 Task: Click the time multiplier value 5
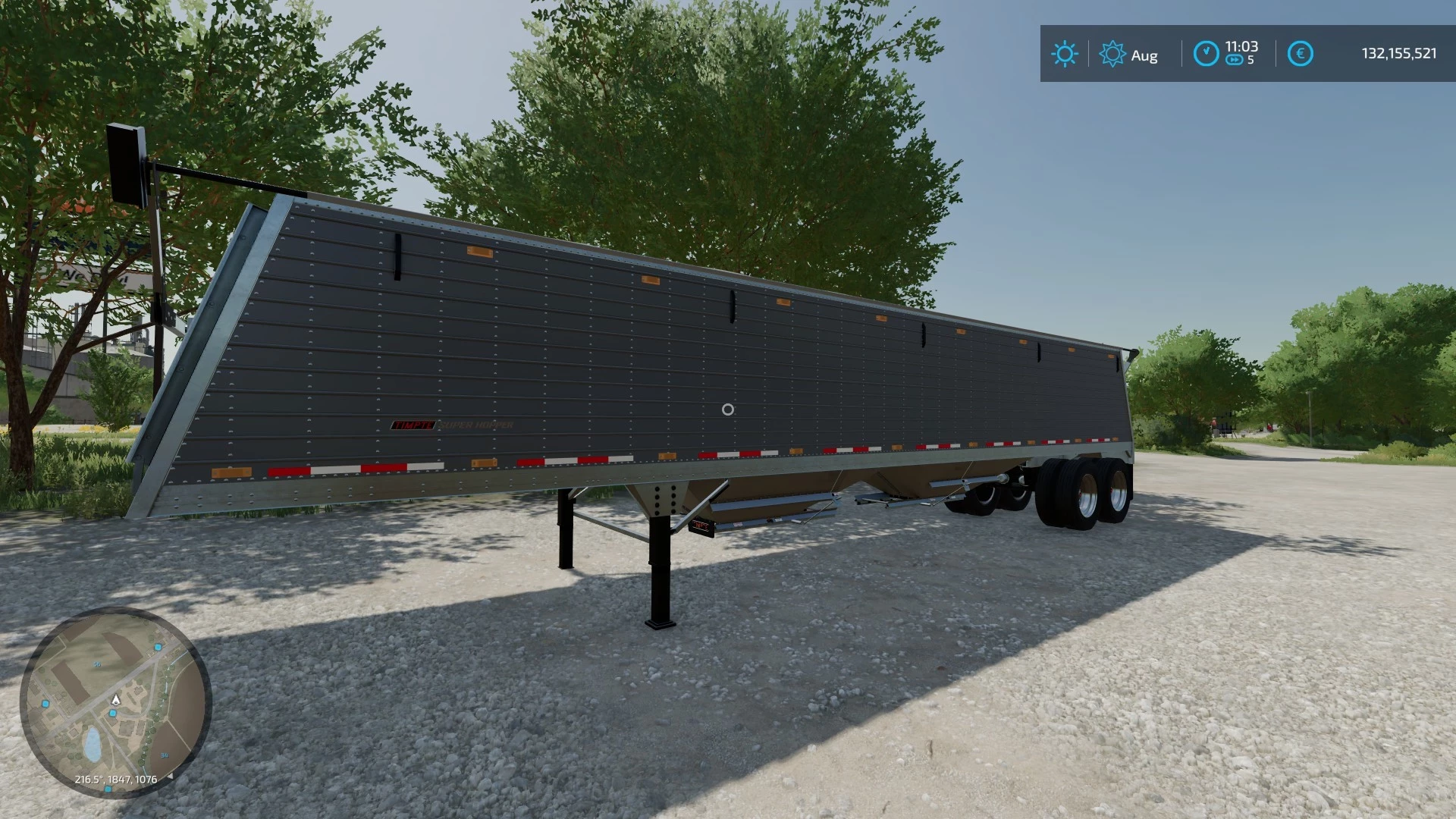[1251, 60]
